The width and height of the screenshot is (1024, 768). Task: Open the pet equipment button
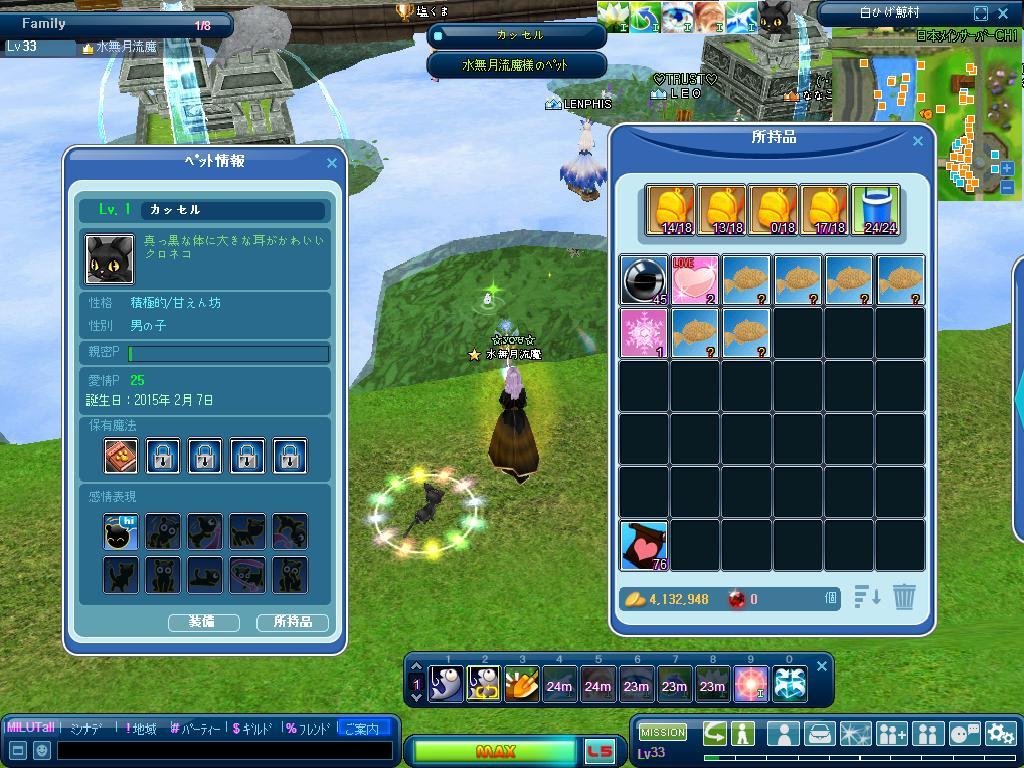pos(202,622)
